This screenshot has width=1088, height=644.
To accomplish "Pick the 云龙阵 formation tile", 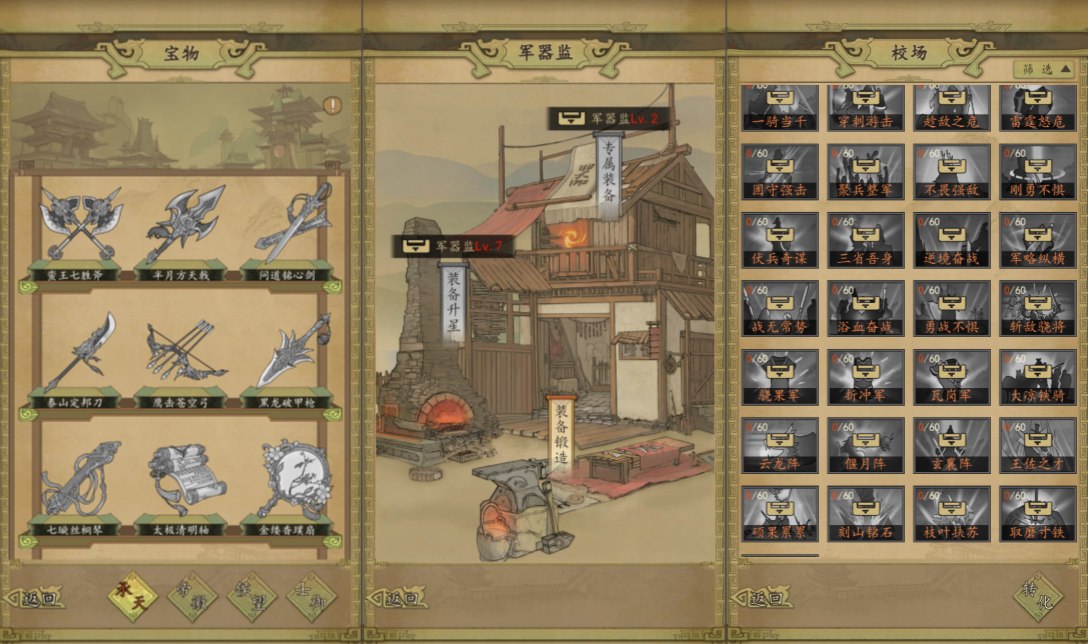I will [x=780, y=445].
